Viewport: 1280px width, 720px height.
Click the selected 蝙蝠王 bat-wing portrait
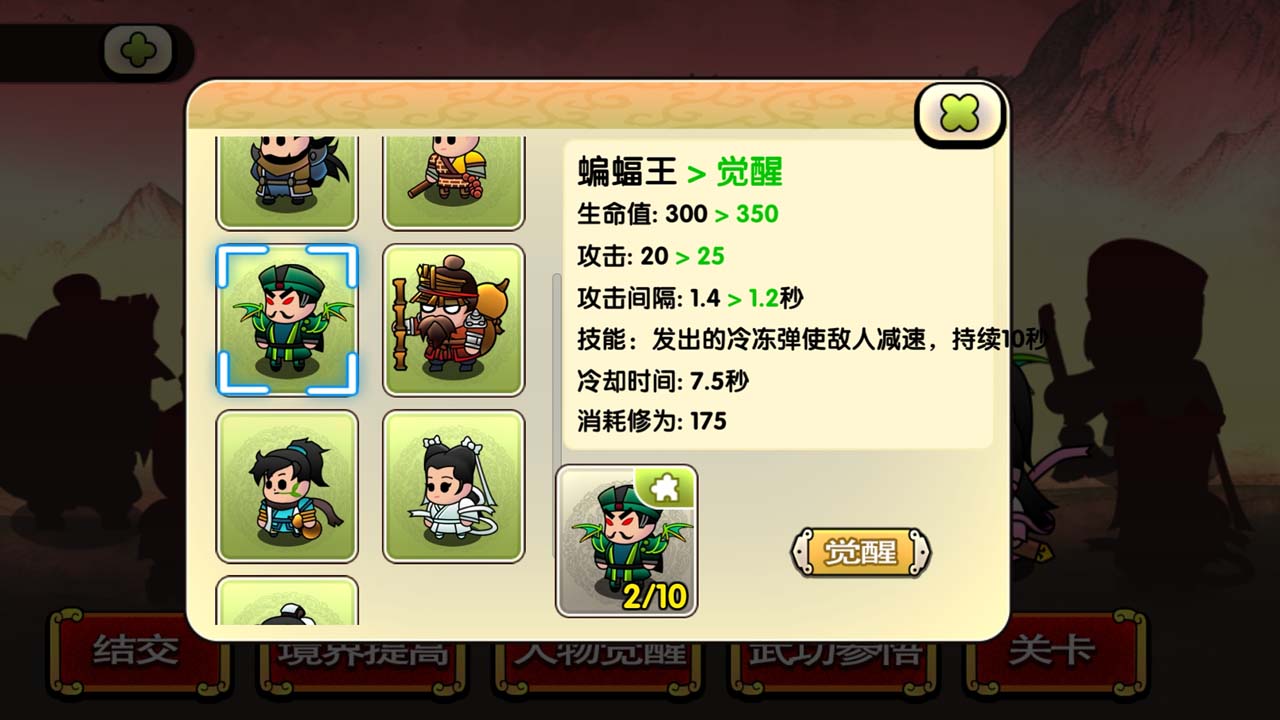click(x=287, y=320)
